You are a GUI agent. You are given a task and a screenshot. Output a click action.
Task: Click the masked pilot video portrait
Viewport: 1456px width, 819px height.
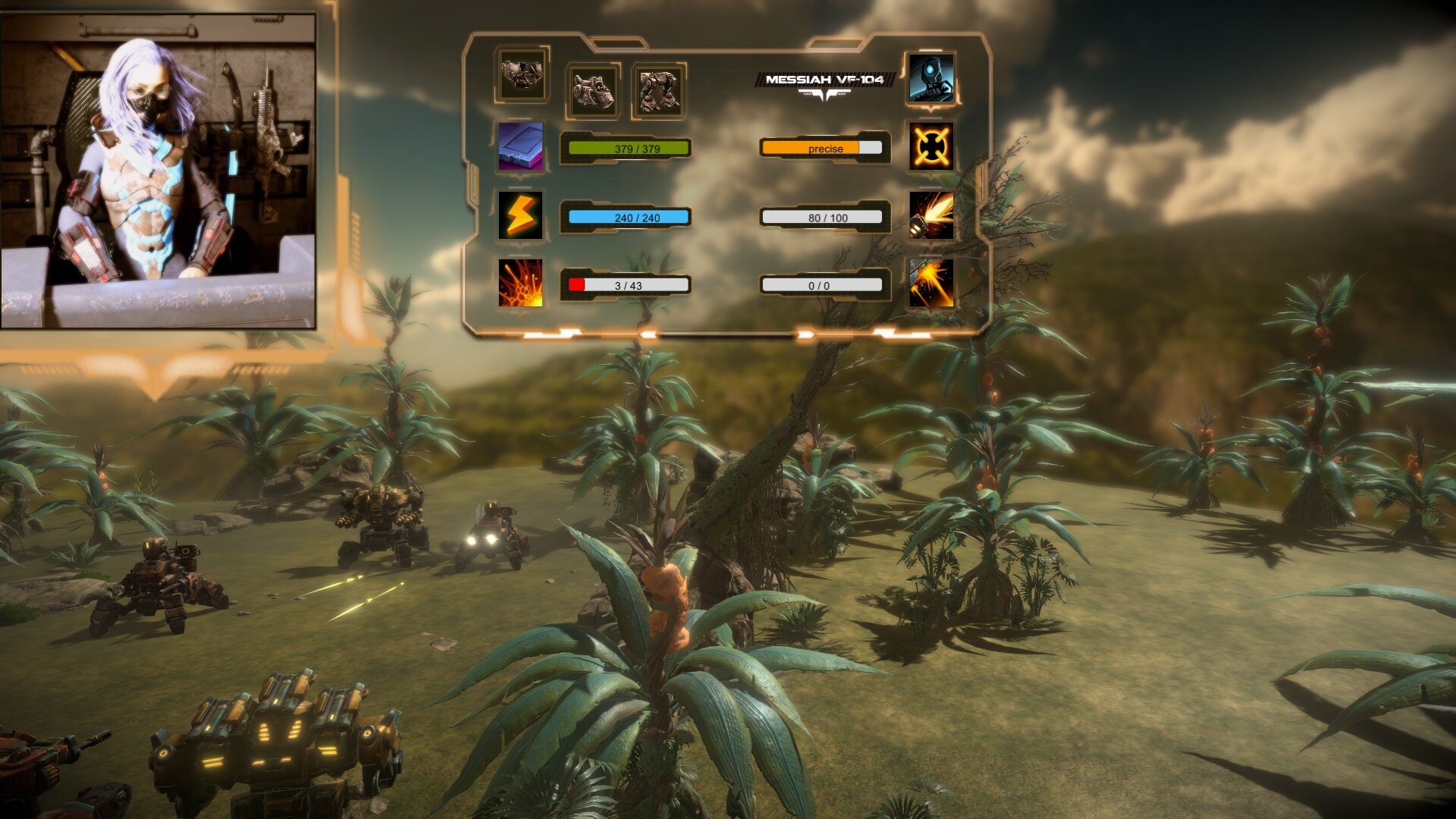pyautogui.click(x=158, y=171)
